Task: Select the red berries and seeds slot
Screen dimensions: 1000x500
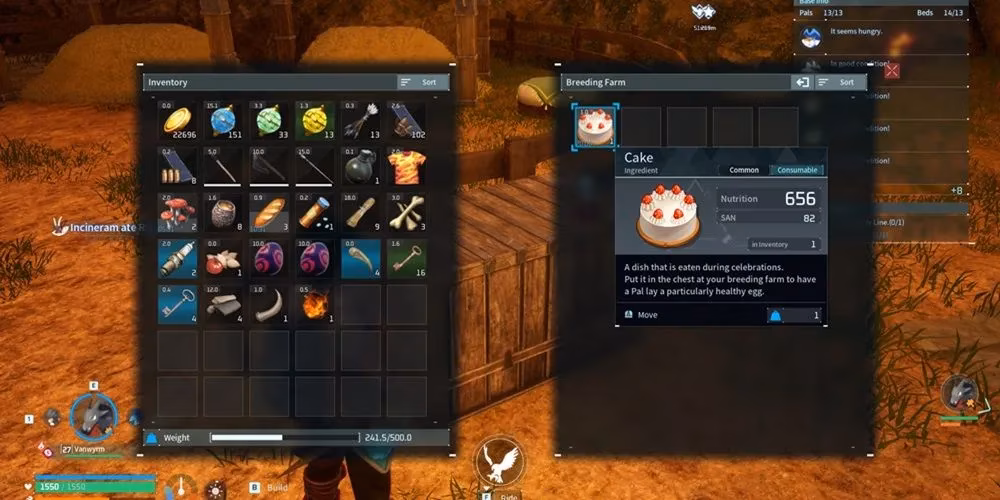Action: coord(224,258)
